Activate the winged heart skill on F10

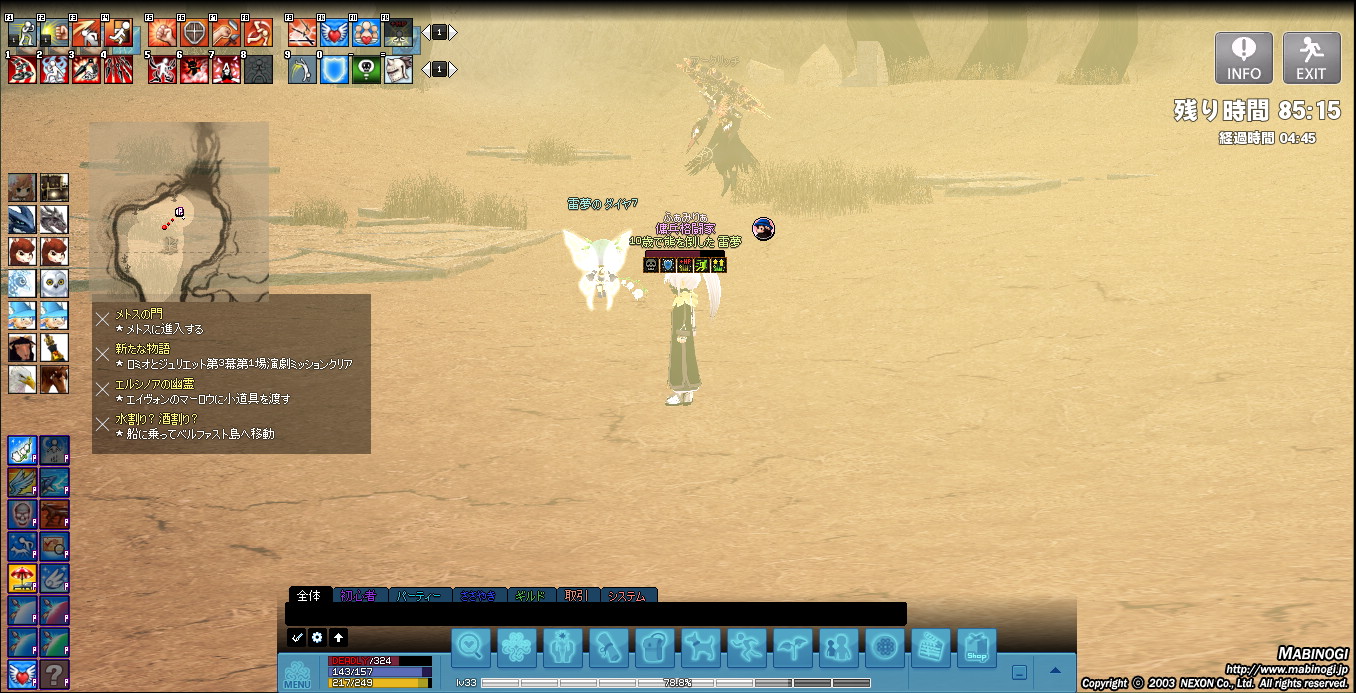point(334,32)
